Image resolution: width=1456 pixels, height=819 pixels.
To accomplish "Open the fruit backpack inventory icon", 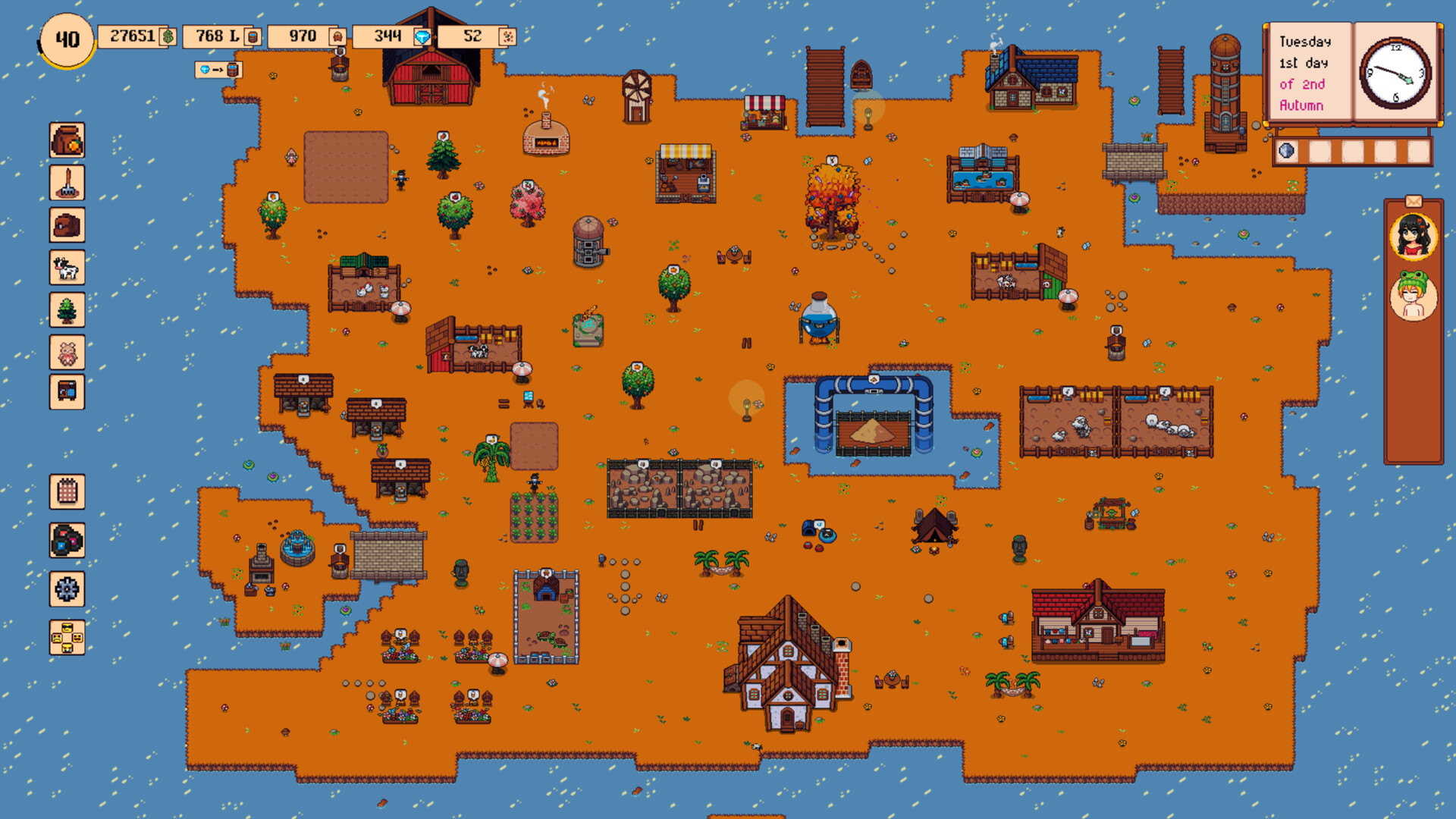I will coord(67,140).
